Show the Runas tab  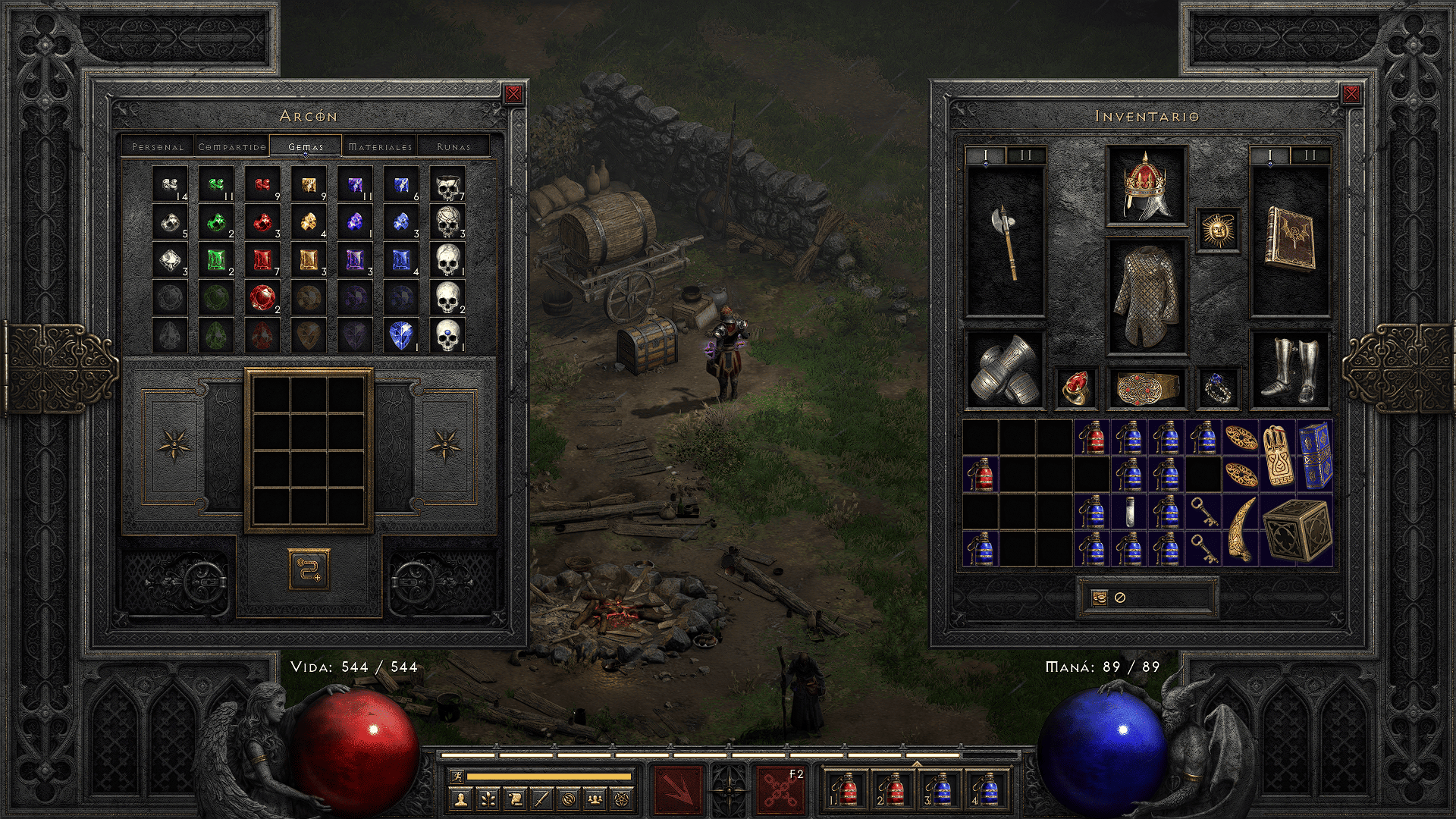pos(453,147)
